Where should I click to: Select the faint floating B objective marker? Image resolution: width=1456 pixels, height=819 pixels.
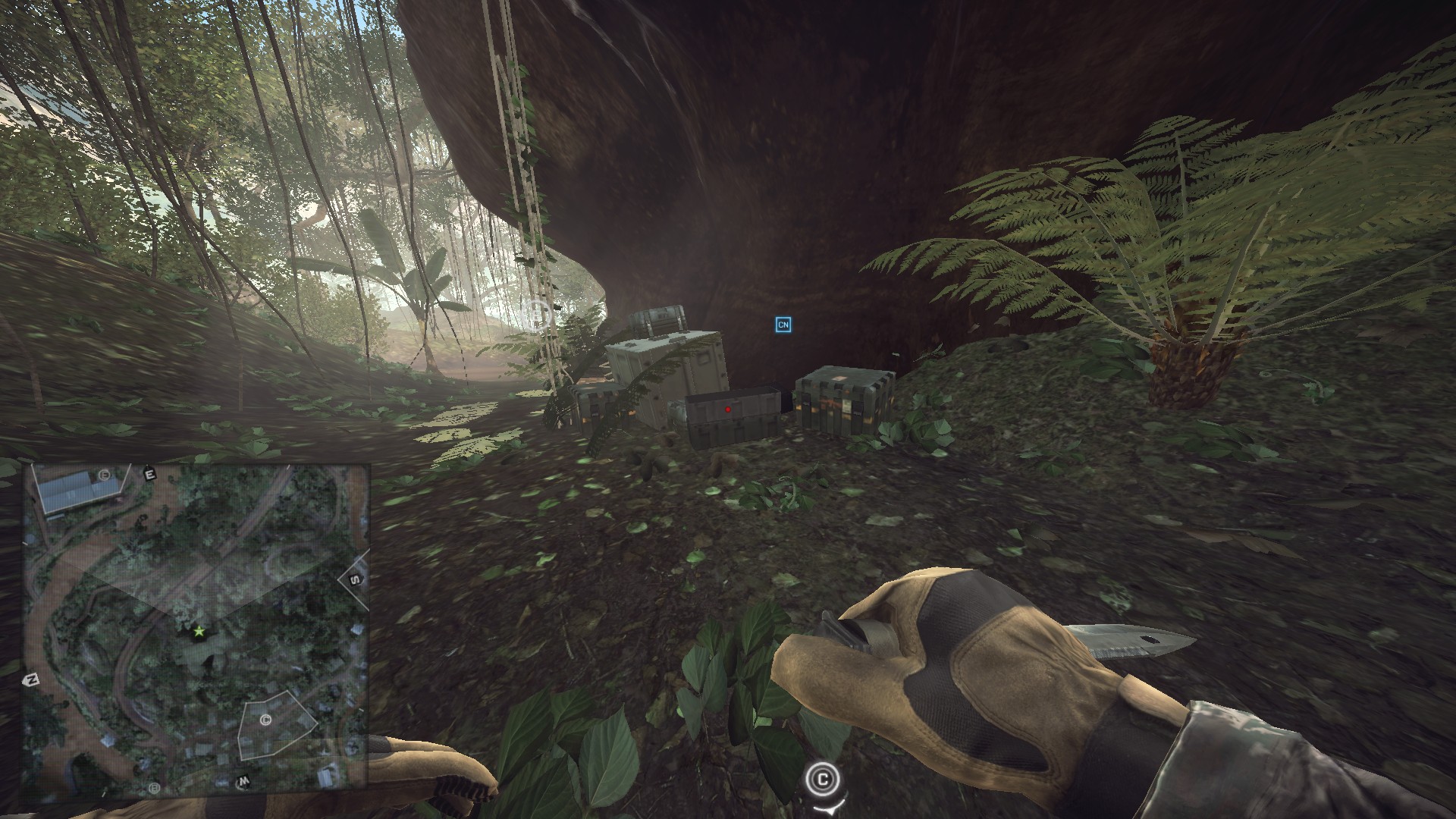[x=538, y=312]
